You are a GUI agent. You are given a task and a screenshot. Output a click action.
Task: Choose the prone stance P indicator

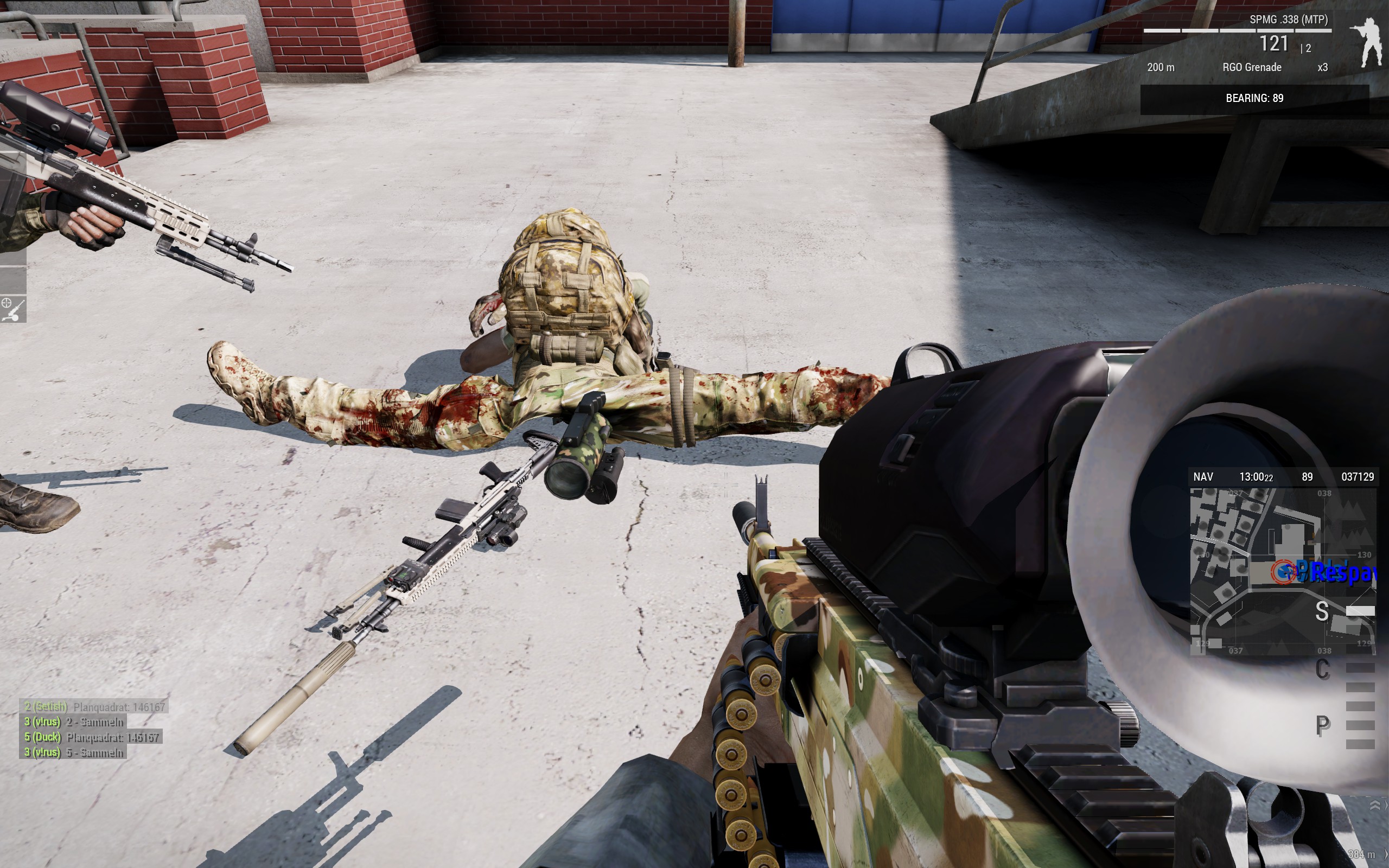(1322, 725)
